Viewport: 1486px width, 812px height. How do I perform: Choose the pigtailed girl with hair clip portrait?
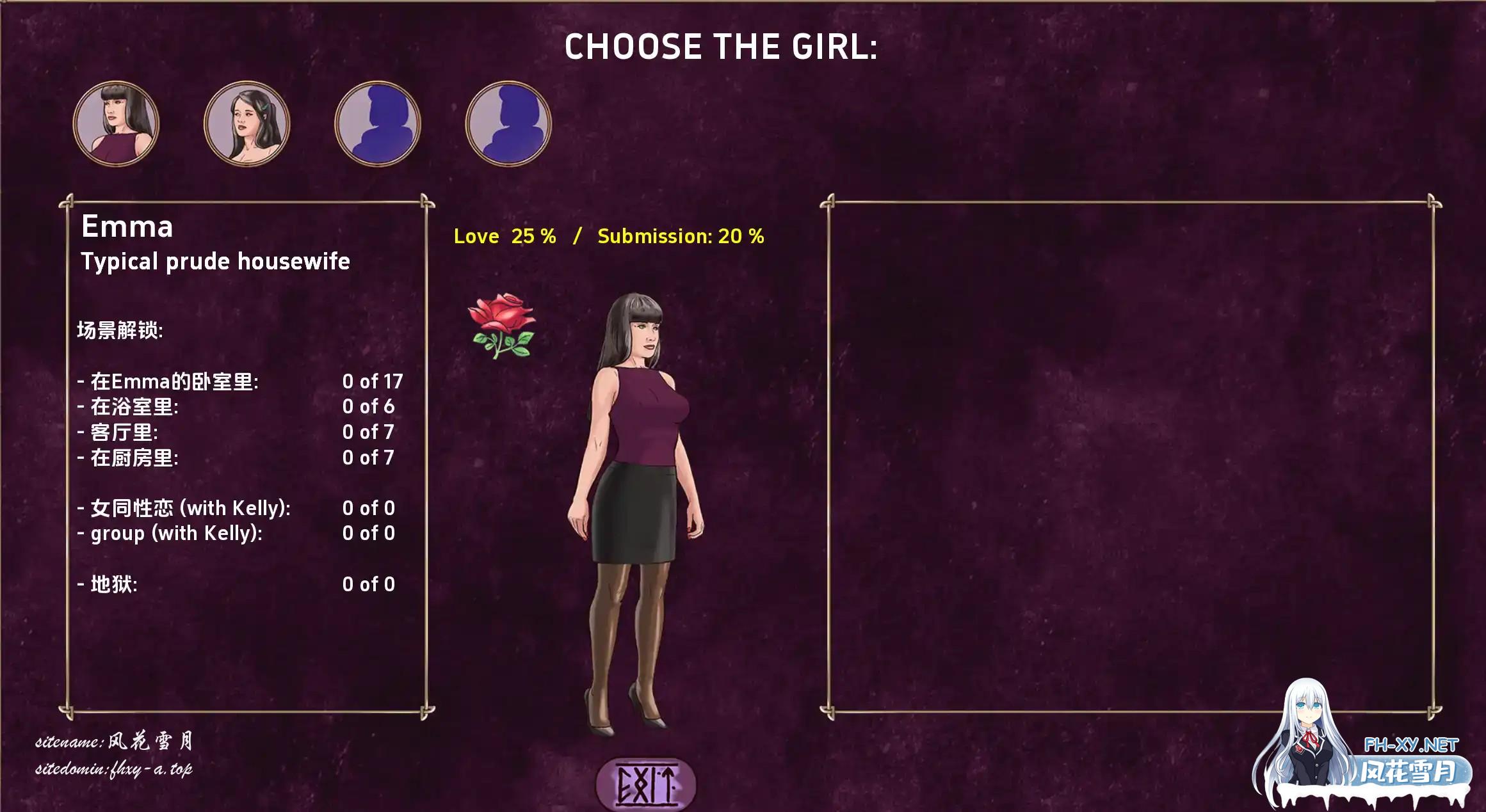click(246, 123)
